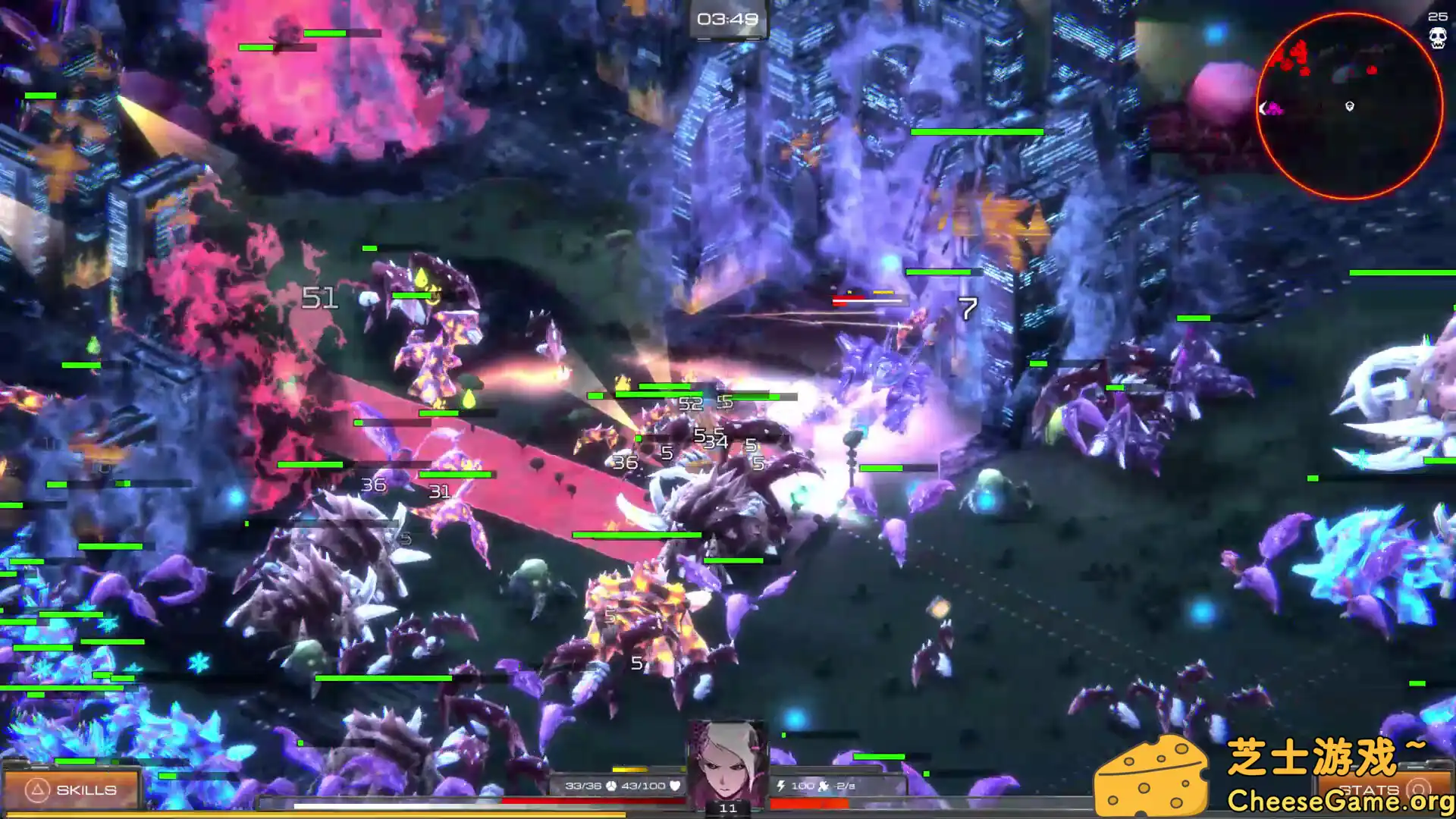Image resolution: width=1456 pixels, height=819 pixels.
Task: Click the player position marker on the minimap
Action: pyautogui.click(x=1349, y=107)
